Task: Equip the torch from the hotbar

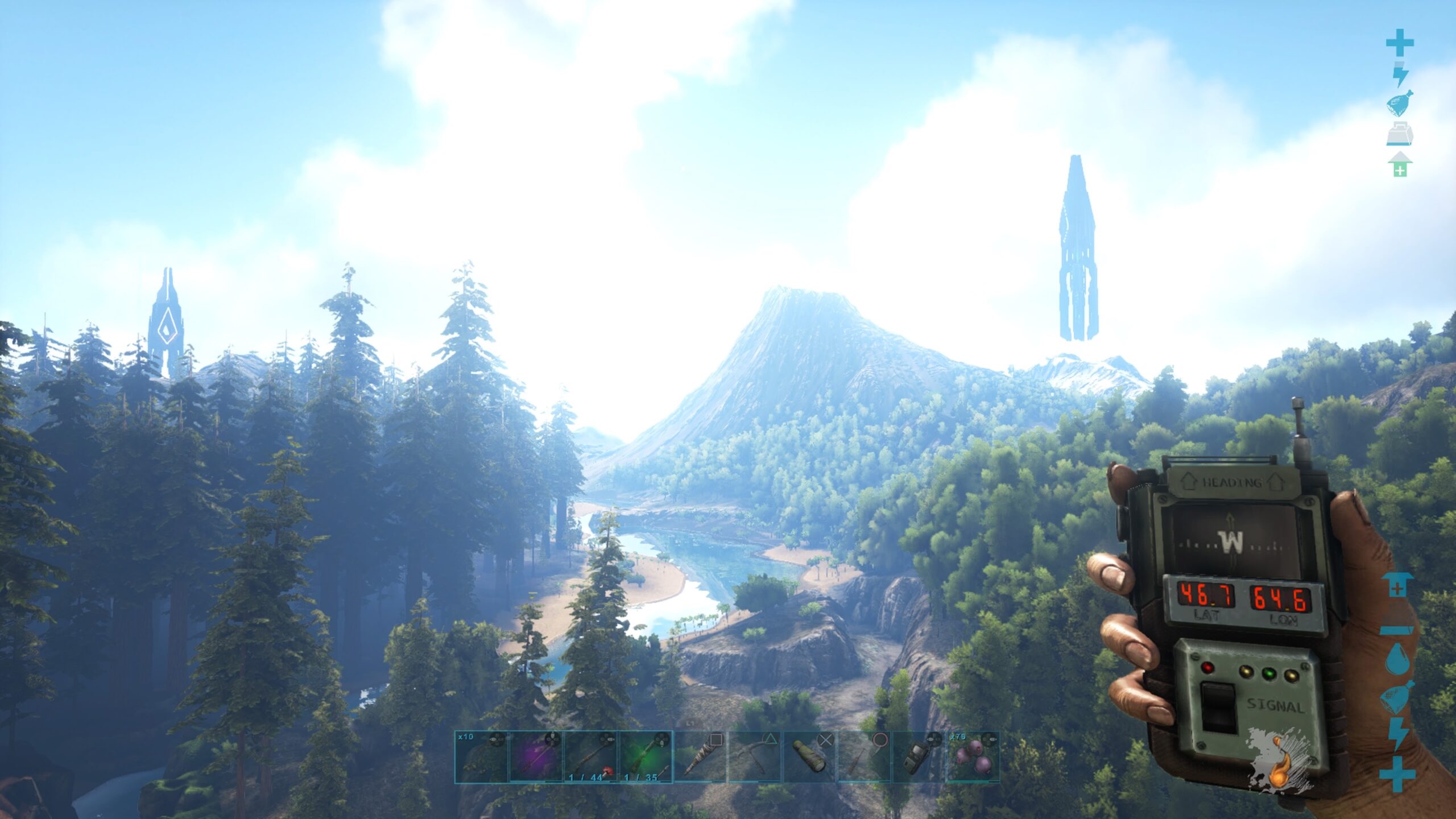Action: click(700, 757)
